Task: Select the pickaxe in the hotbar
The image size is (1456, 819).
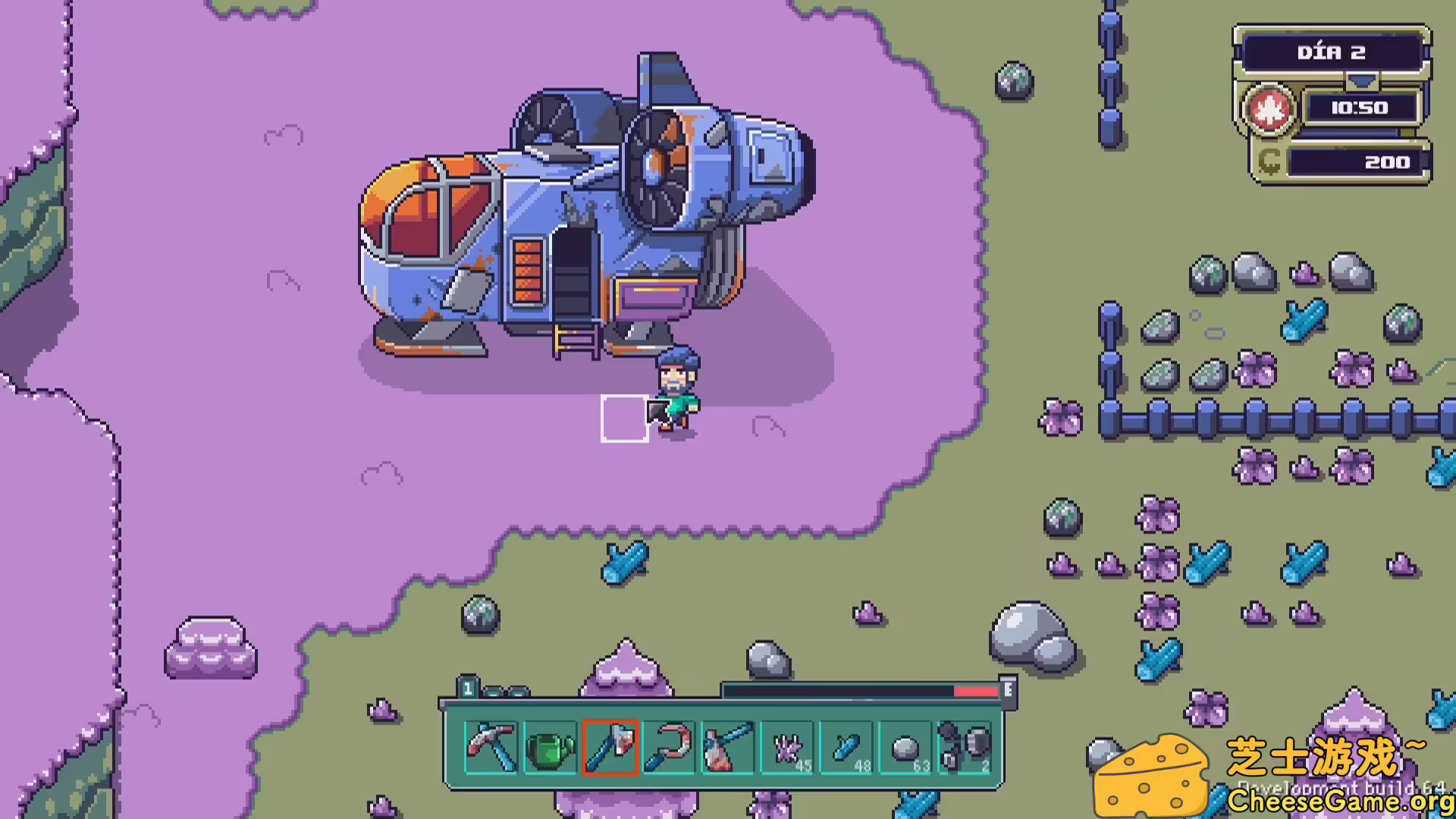Action: 491,747
